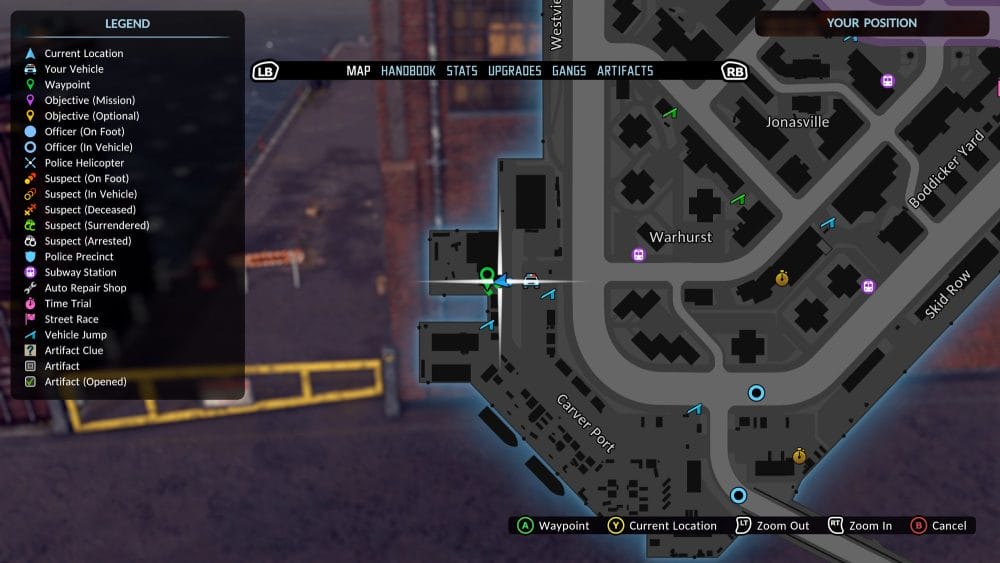Choose the Time Trial legend entry
The height and width of the screenshot is (563, 1000).
(67, 304)
